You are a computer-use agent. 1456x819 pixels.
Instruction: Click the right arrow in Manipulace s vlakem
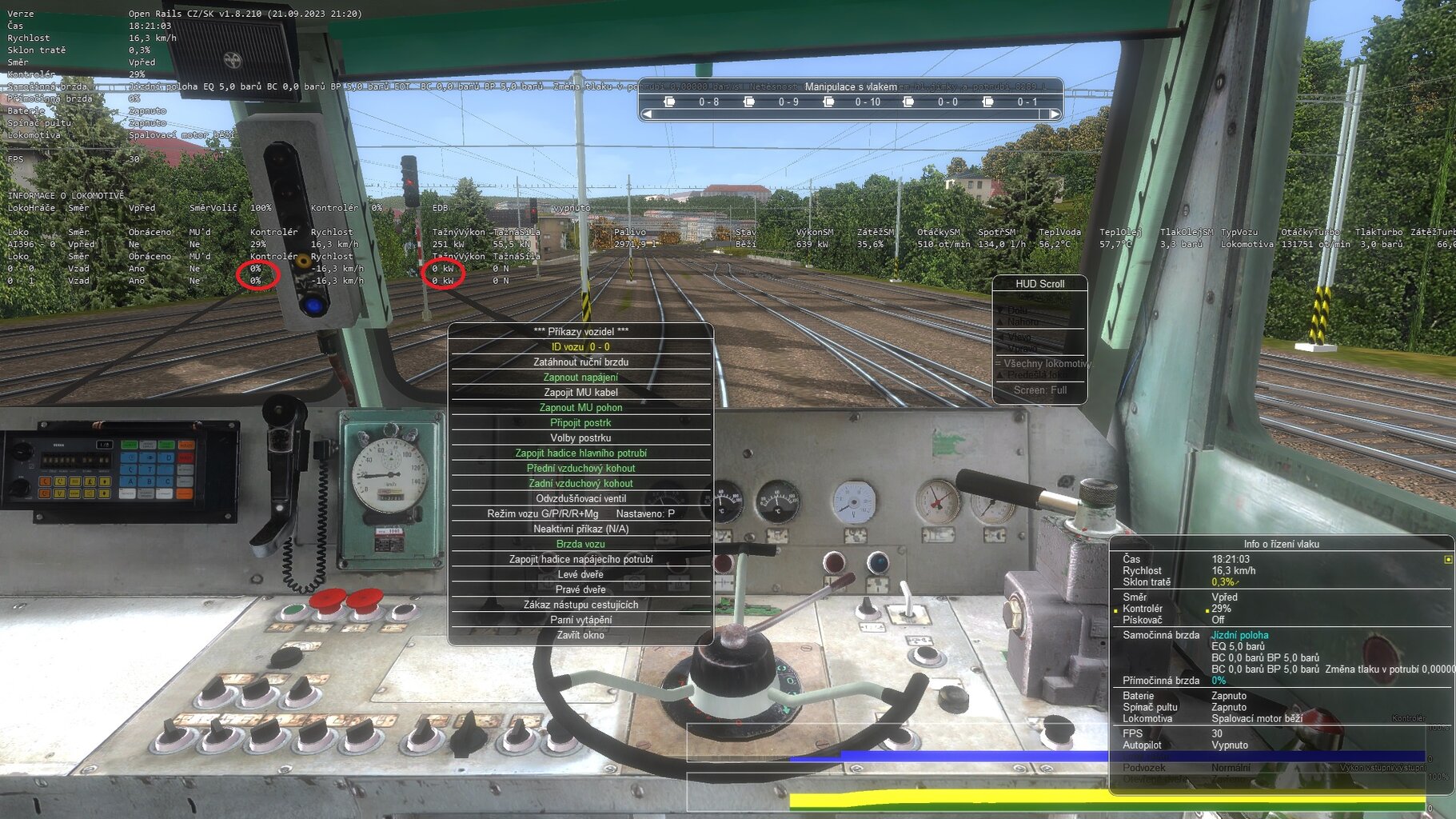click(1056, 113)
